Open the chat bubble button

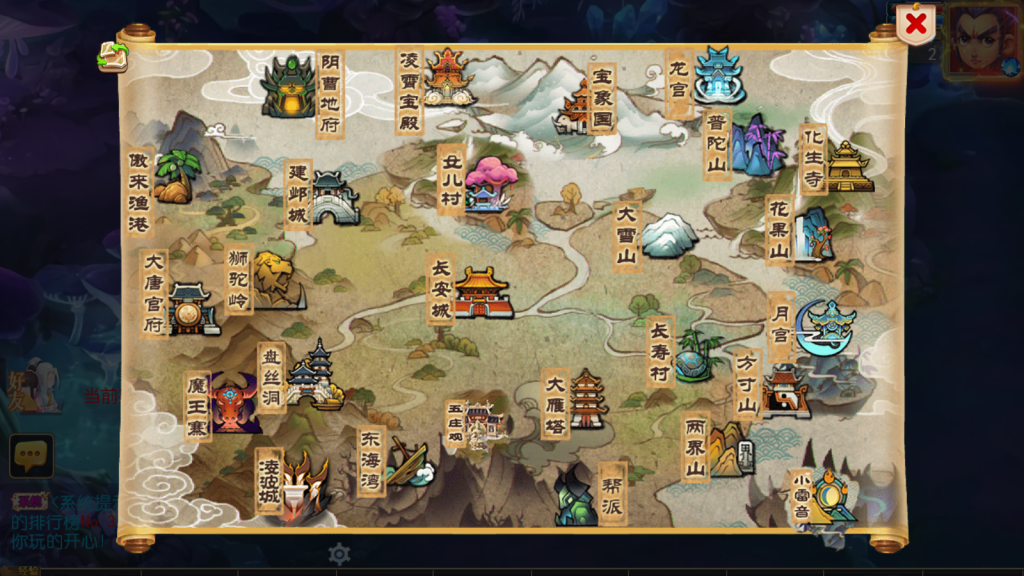[31, 456]
